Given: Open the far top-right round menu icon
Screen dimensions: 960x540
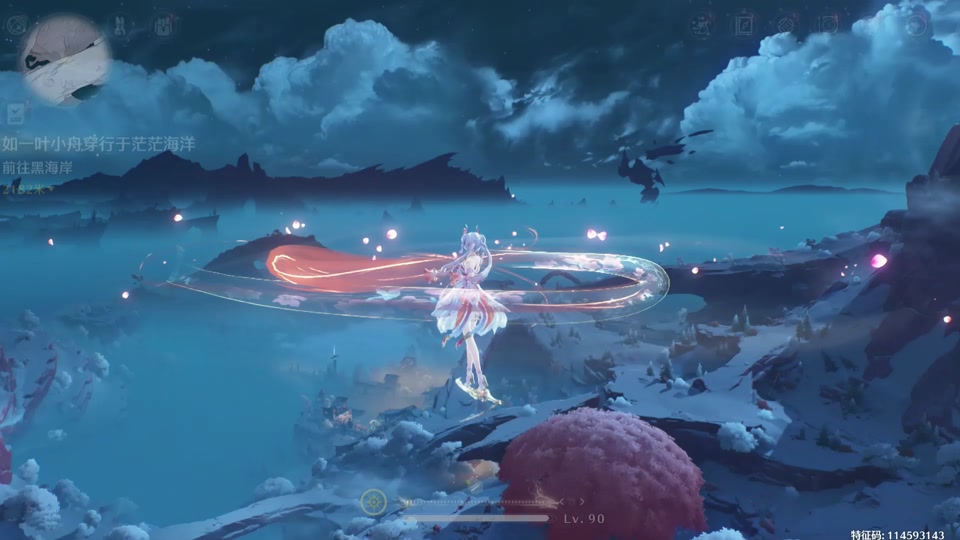Looking at the screenshot, I should (x=916, y=26).
